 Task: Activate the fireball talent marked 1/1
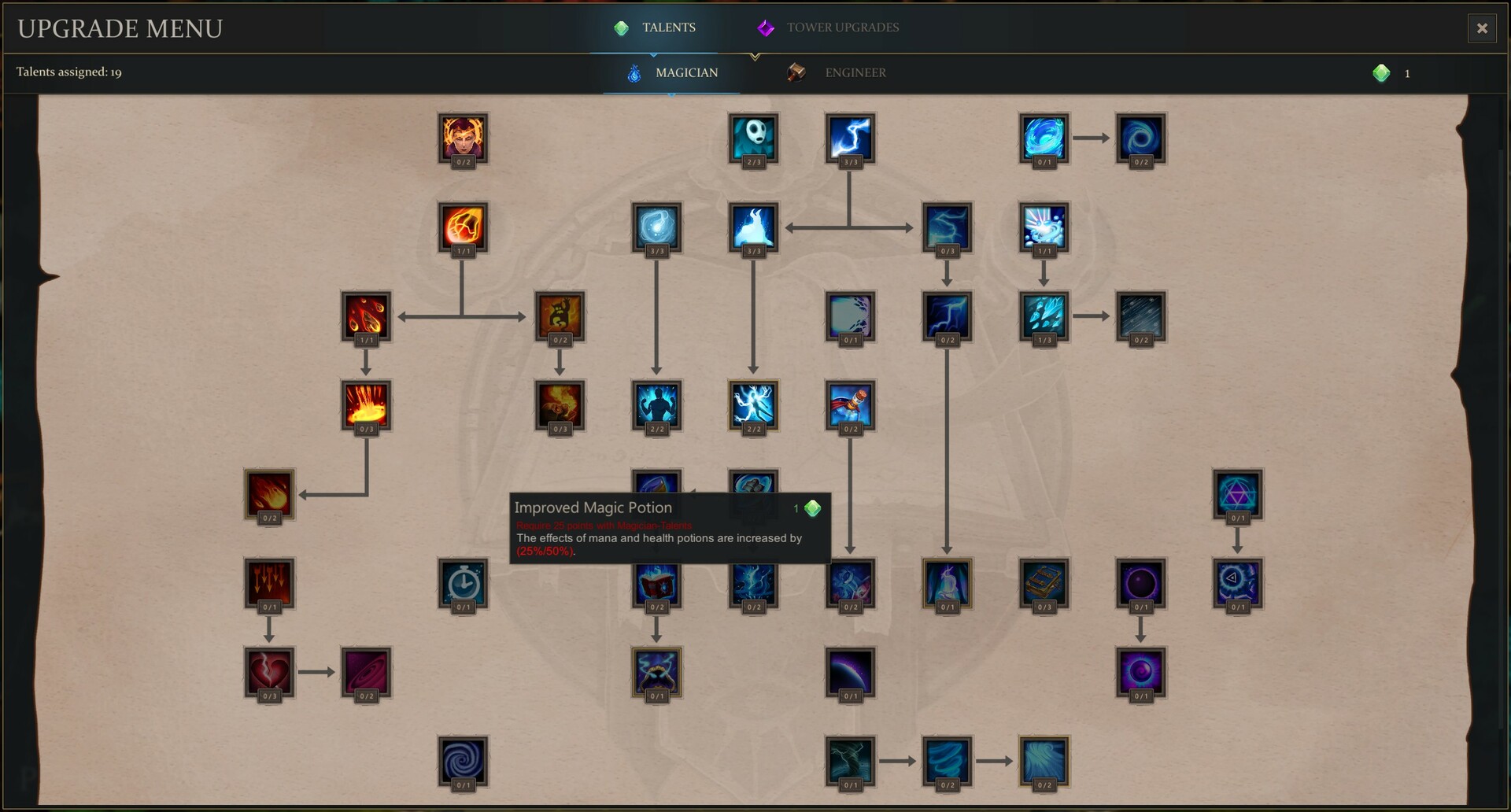click(463, 227)
